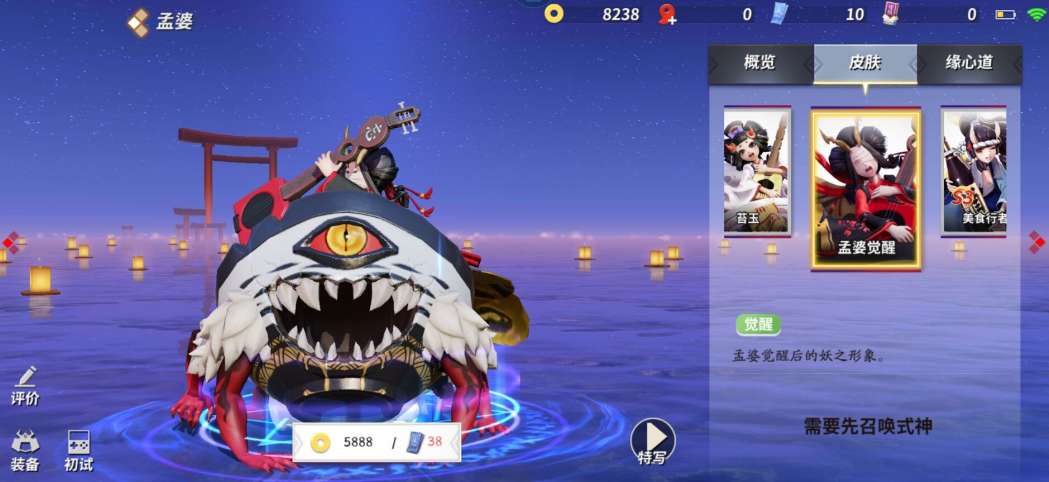The image size is (1049, 482).
Task: Add more gold coins in top bar
Action: [x=554, y=14]
